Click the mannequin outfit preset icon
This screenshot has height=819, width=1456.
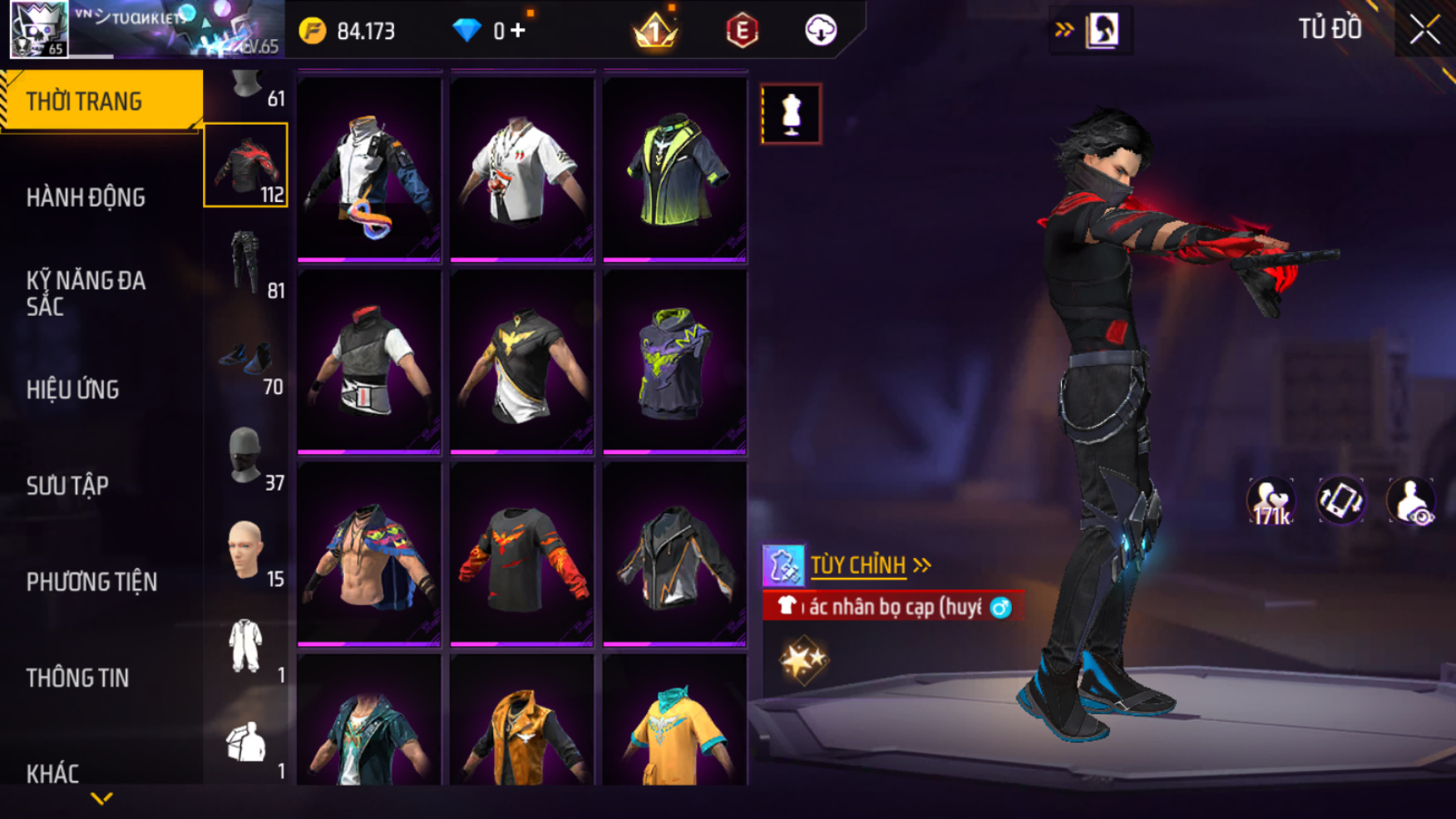tap(791, 114)
